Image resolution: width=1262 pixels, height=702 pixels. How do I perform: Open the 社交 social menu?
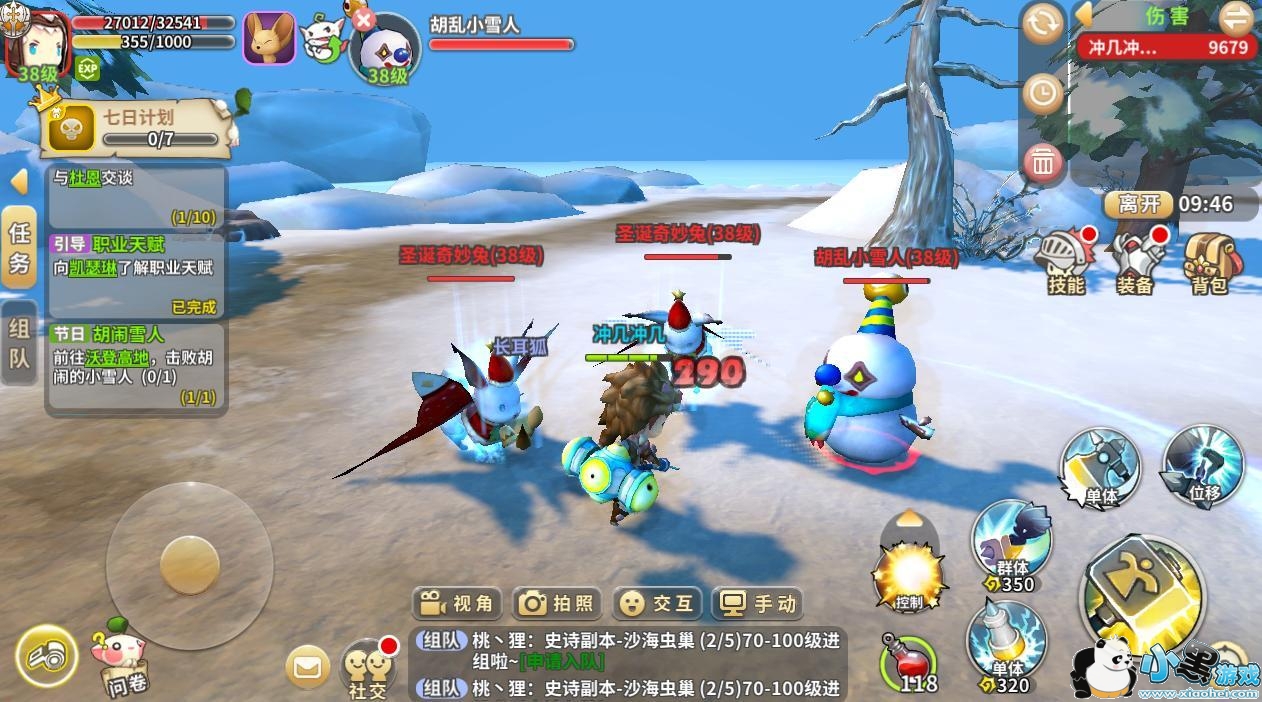tap(367, 667)
